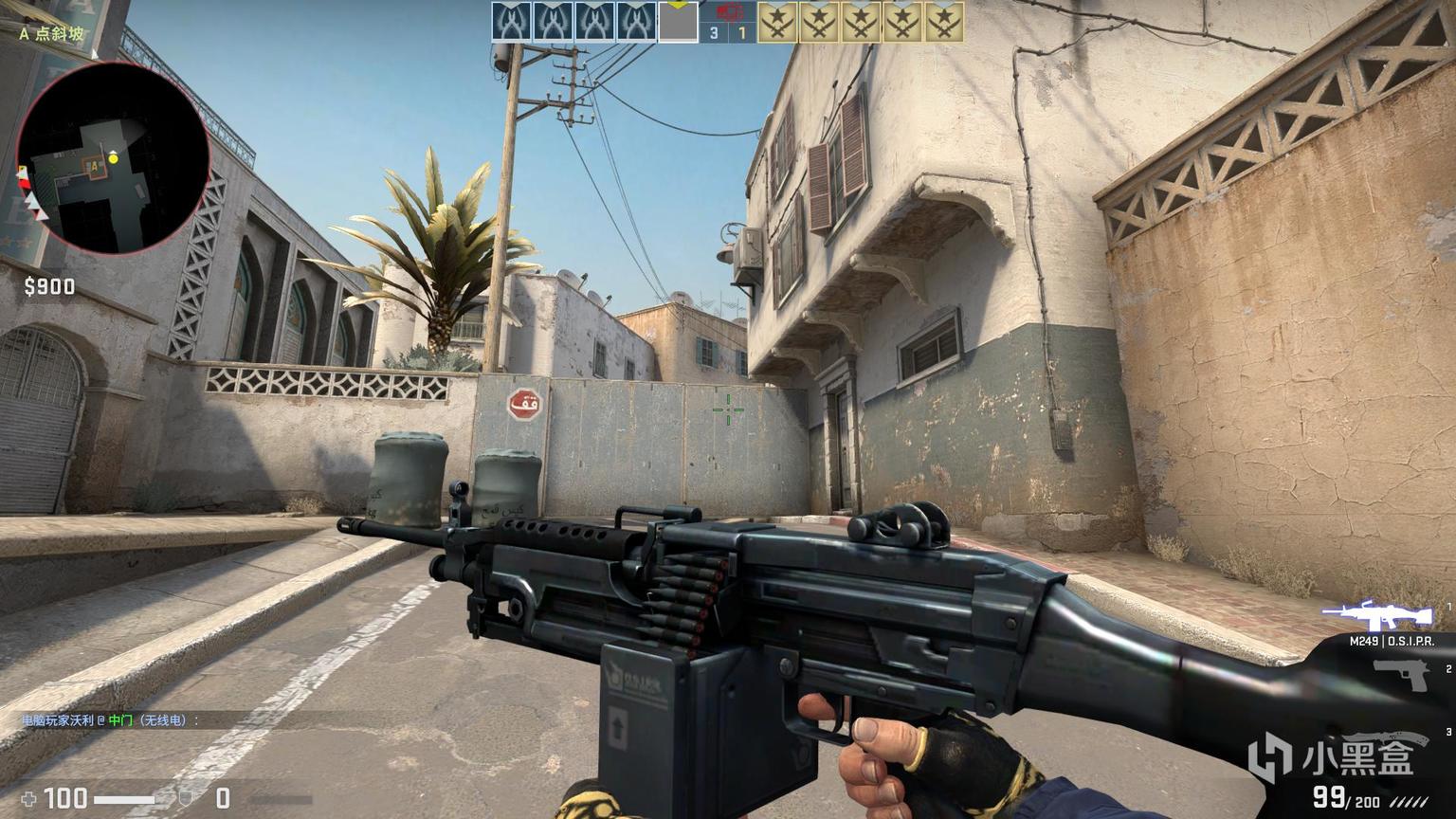This screenshot has height=819, width=1456.
Task: Click the red C4 bomb icon at top
Action: (728, 12)
